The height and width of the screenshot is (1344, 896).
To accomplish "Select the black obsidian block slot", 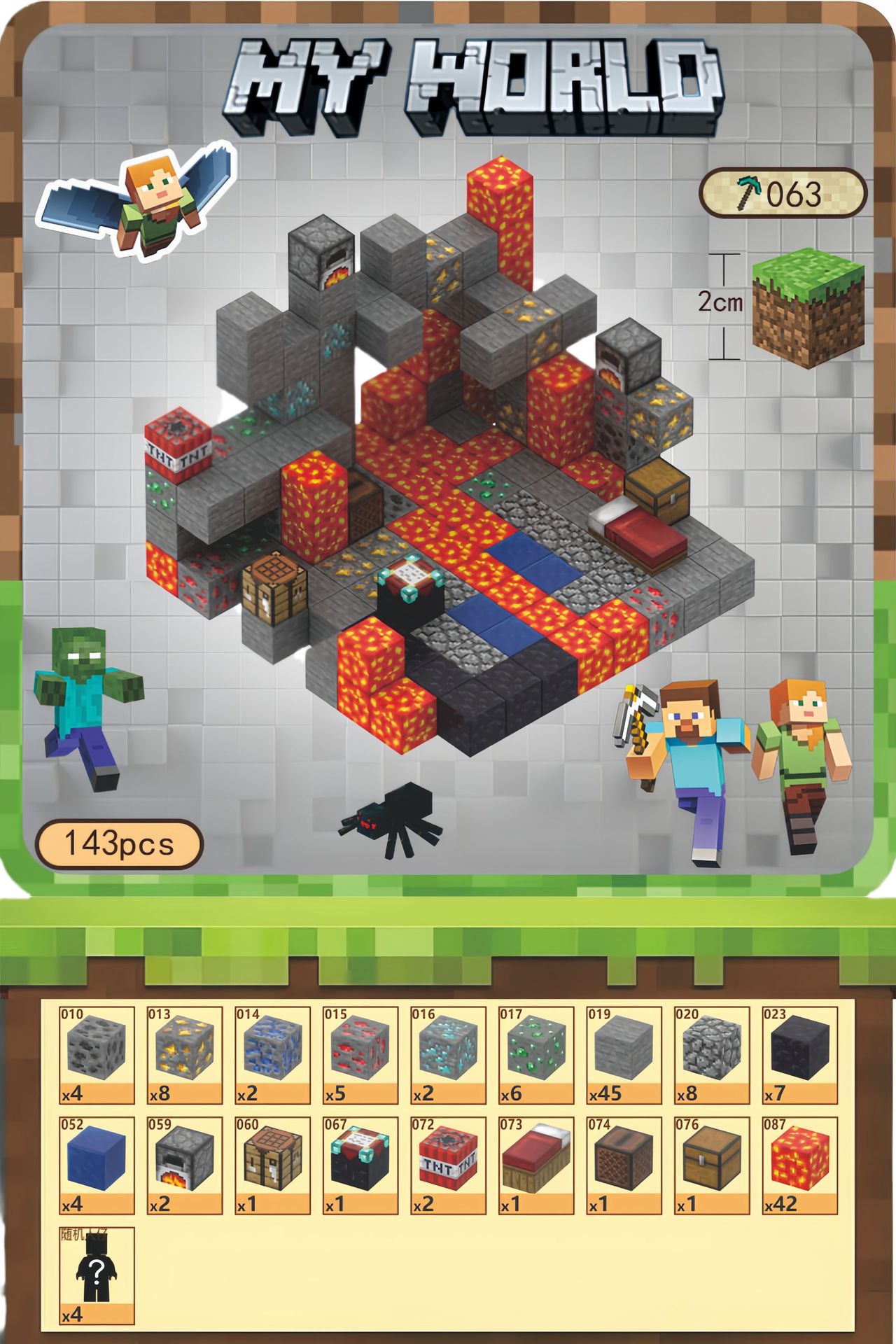I will point(800,1056).
